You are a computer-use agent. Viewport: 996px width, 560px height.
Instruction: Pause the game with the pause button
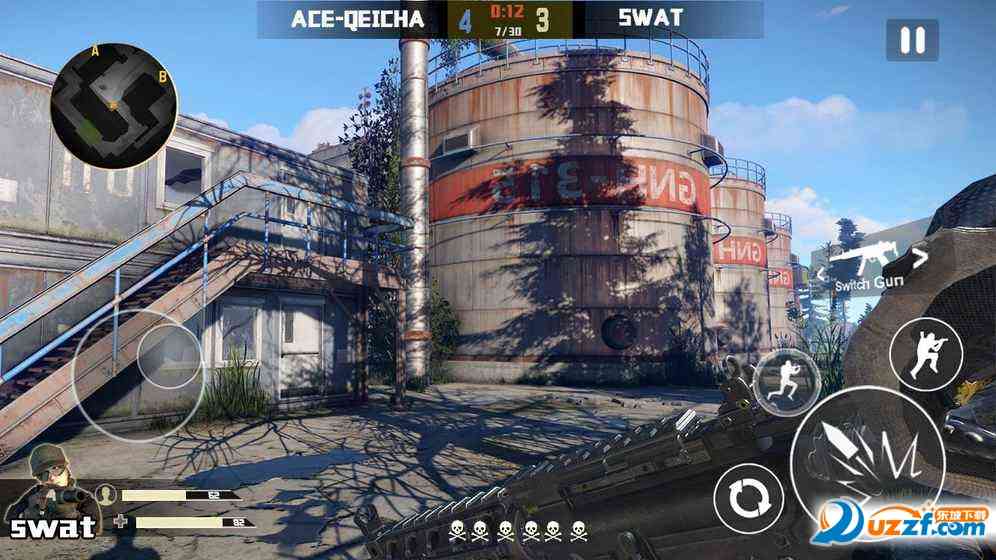click(911, 41)
